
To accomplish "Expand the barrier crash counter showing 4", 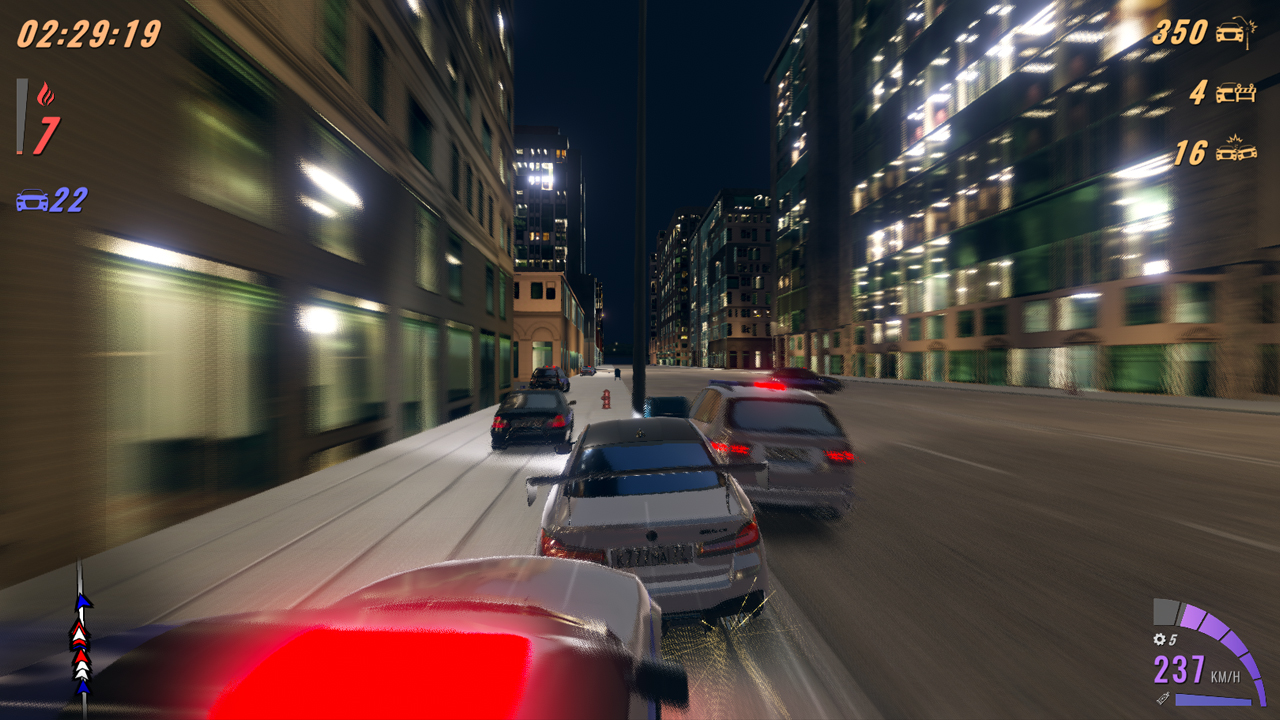I will pyautogui.click(x=1198, y=92).
